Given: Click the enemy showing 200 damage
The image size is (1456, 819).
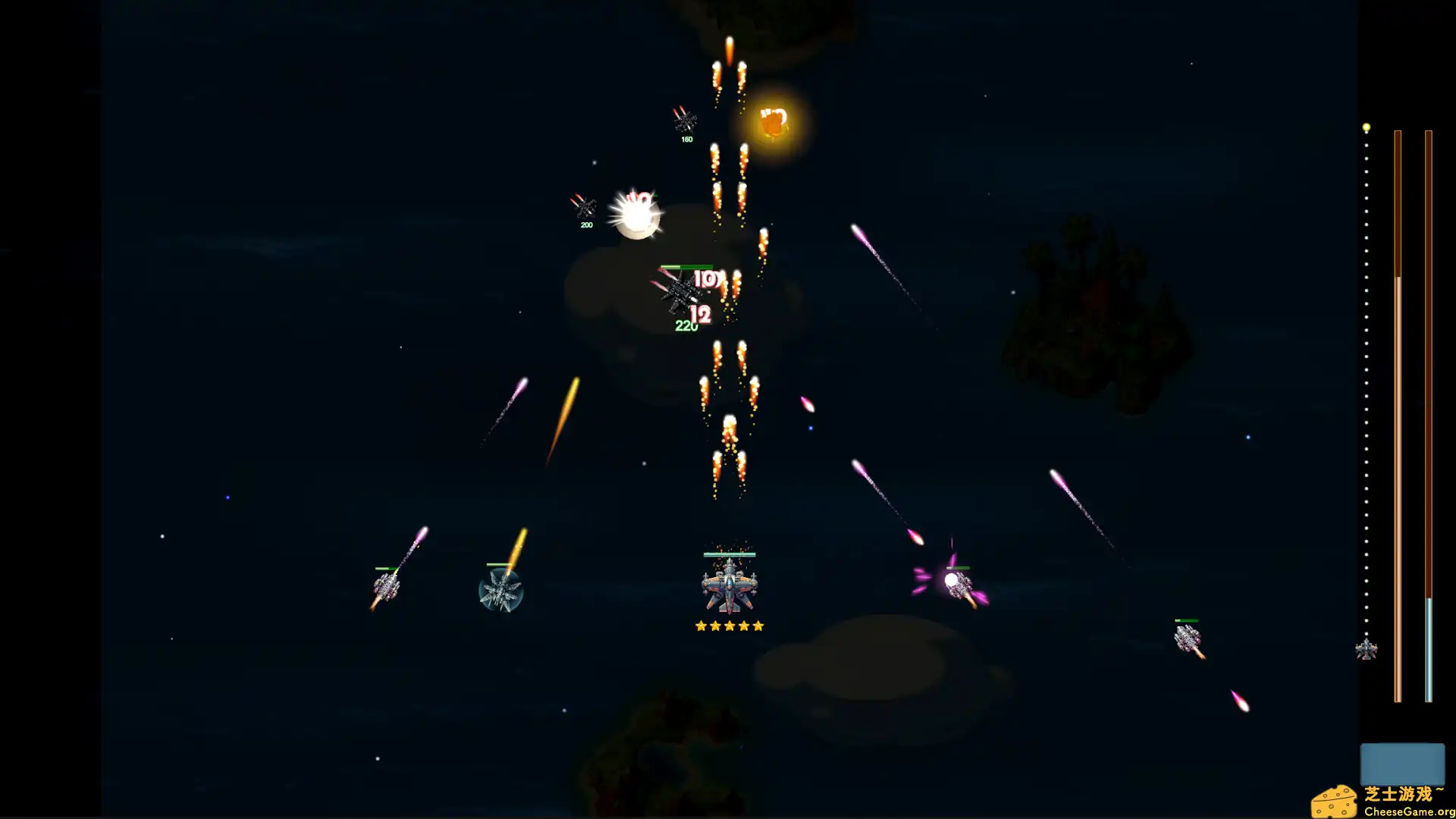Looking at the screenshot, I should (x=585, y=206).
